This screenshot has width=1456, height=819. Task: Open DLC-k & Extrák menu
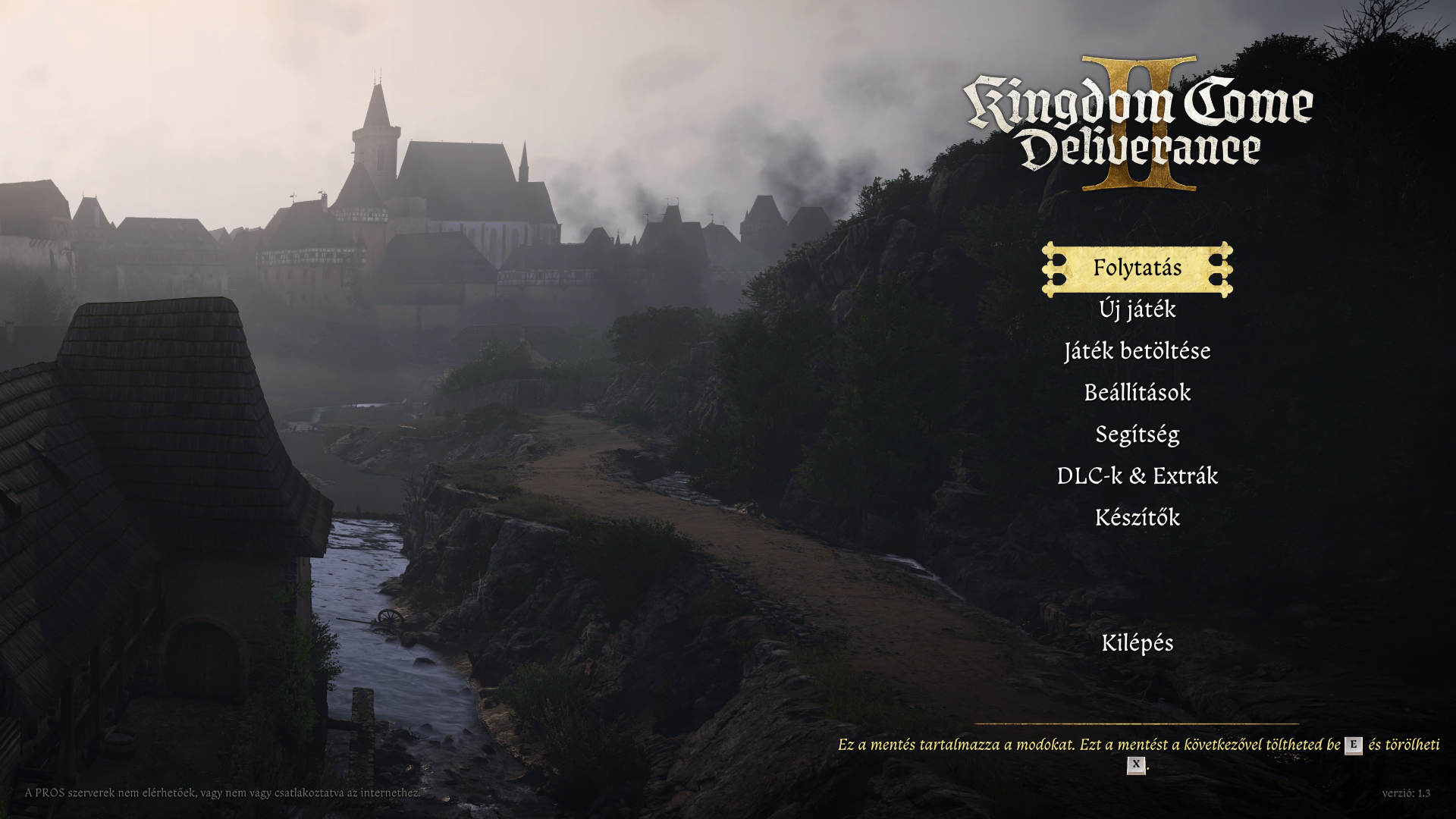click(x=1137, y=476)
